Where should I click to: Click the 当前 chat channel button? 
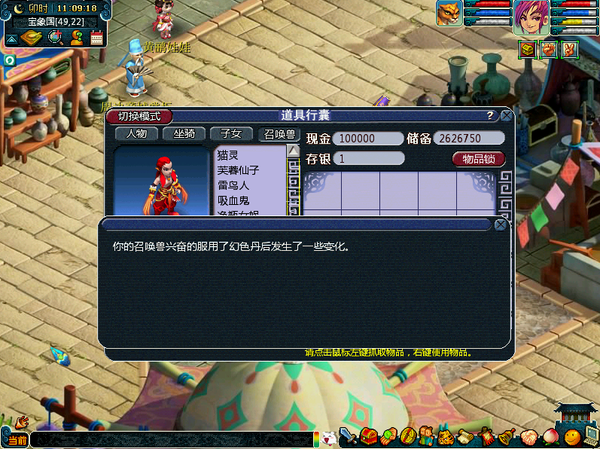point(15,440)
